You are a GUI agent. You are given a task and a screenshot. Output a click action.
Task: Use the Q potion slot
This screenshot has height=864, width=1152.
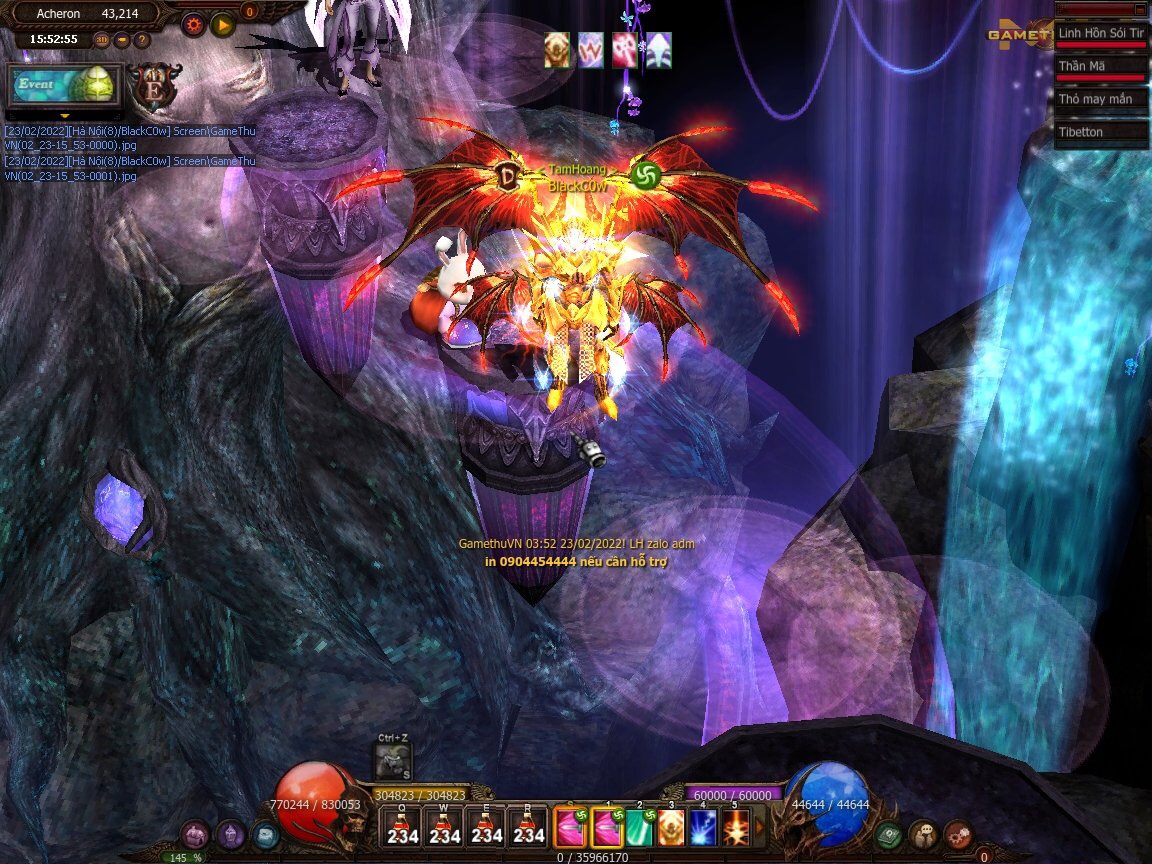coord(402,828)
